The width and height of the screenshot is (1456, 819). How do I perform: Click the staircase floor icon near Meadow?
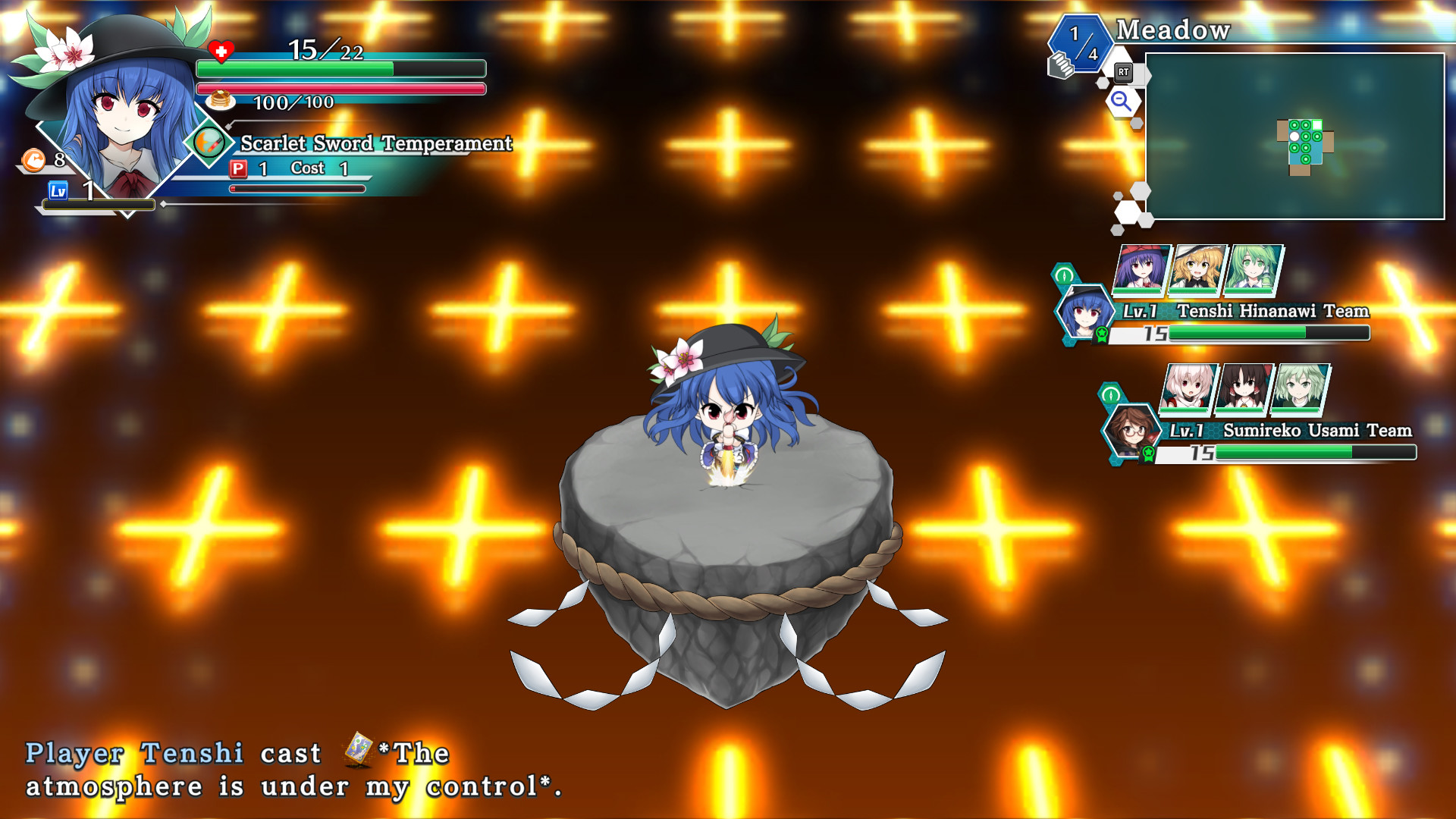1062,66
